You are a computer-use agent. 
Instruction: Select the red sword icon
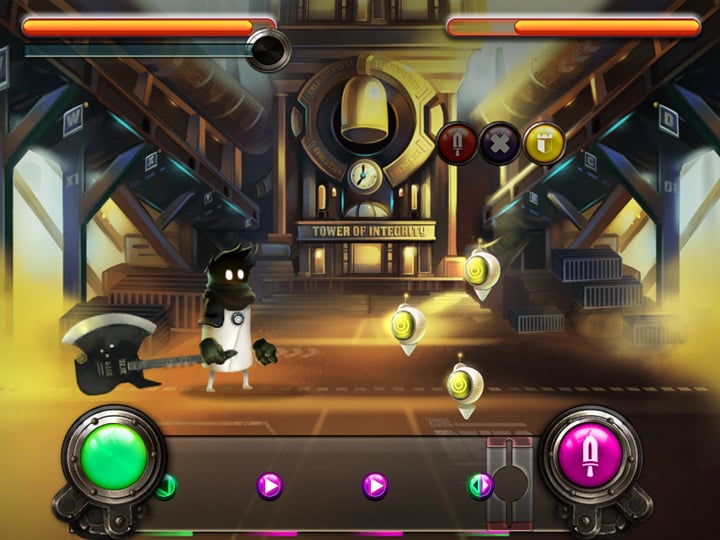(x=458, y=143)
